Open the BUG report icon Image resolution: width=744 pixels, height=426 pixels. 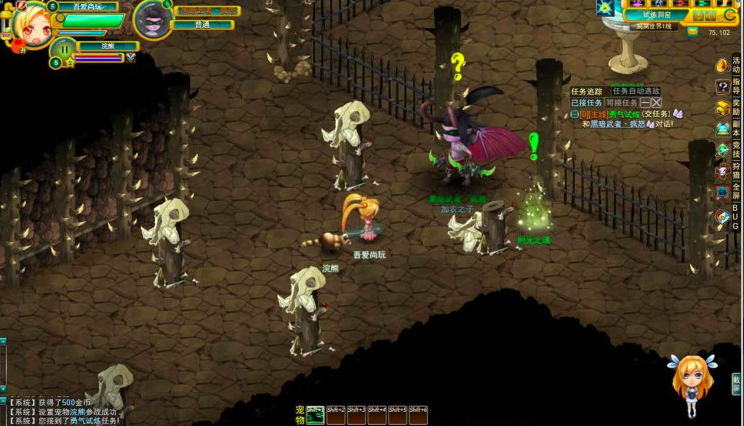click(x=724, y=216)
